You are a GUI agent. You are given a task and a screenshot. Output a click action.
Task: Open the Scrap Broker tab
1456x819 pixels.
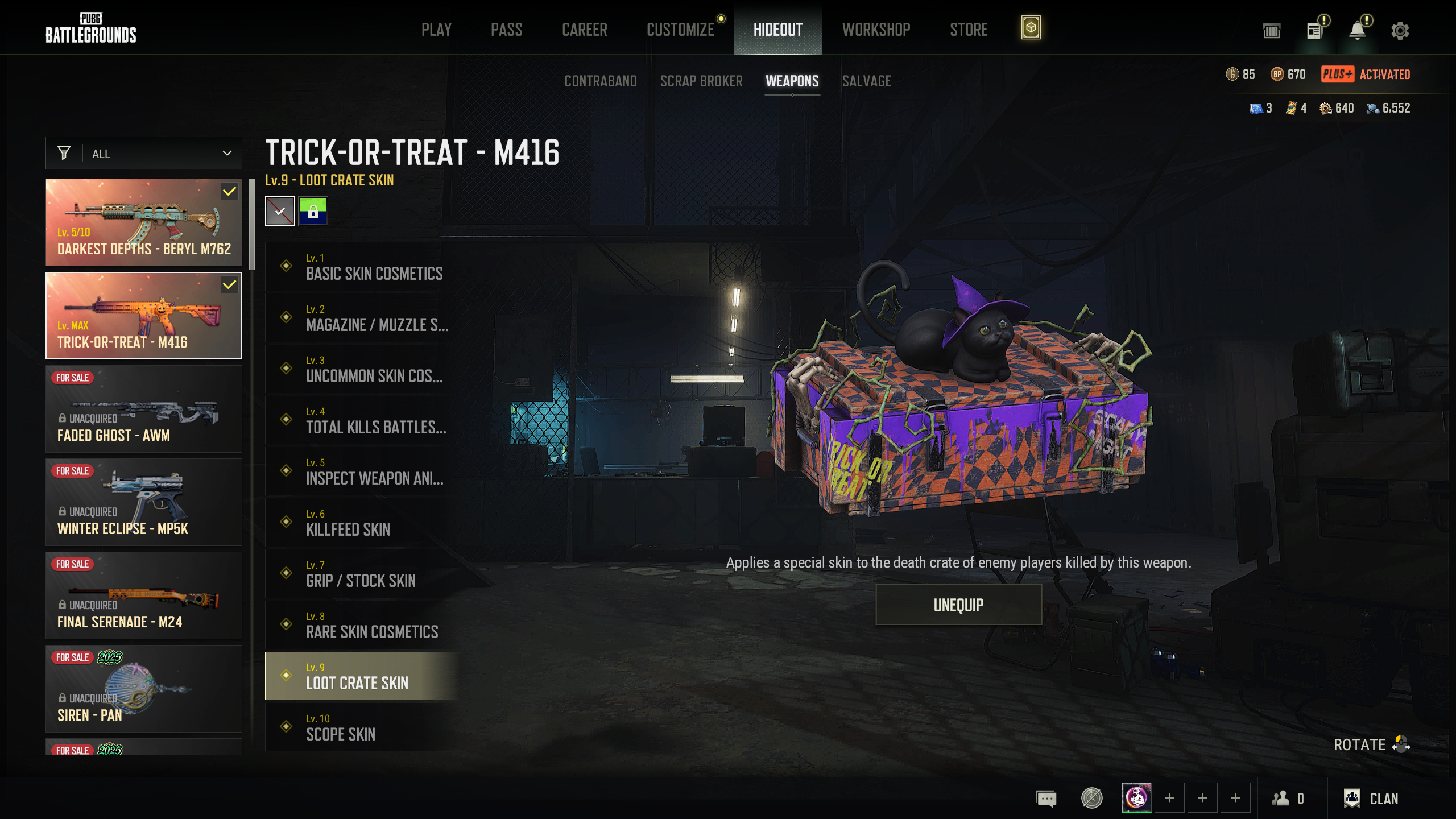(701, 81)
